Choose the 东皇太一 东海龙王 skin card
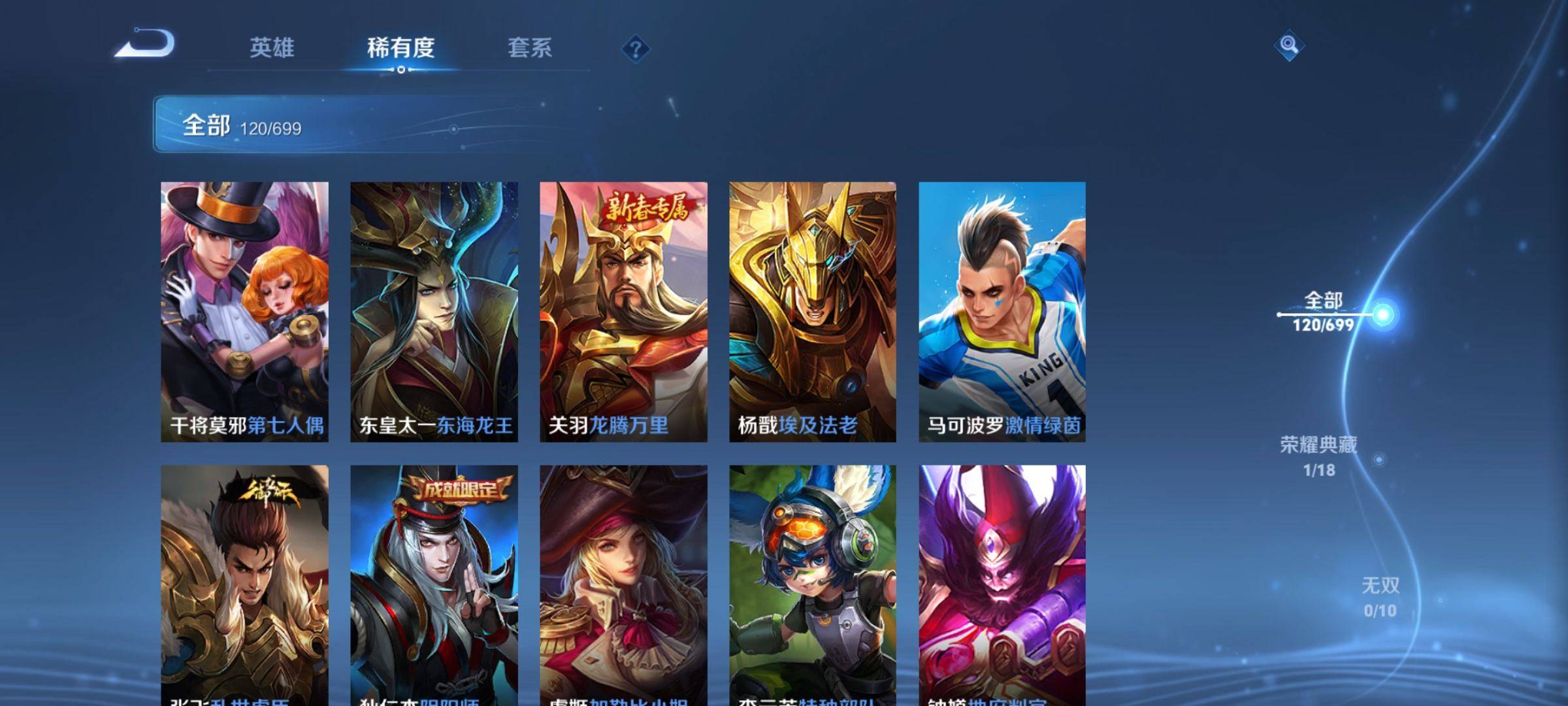 click(x=434, y=311)
